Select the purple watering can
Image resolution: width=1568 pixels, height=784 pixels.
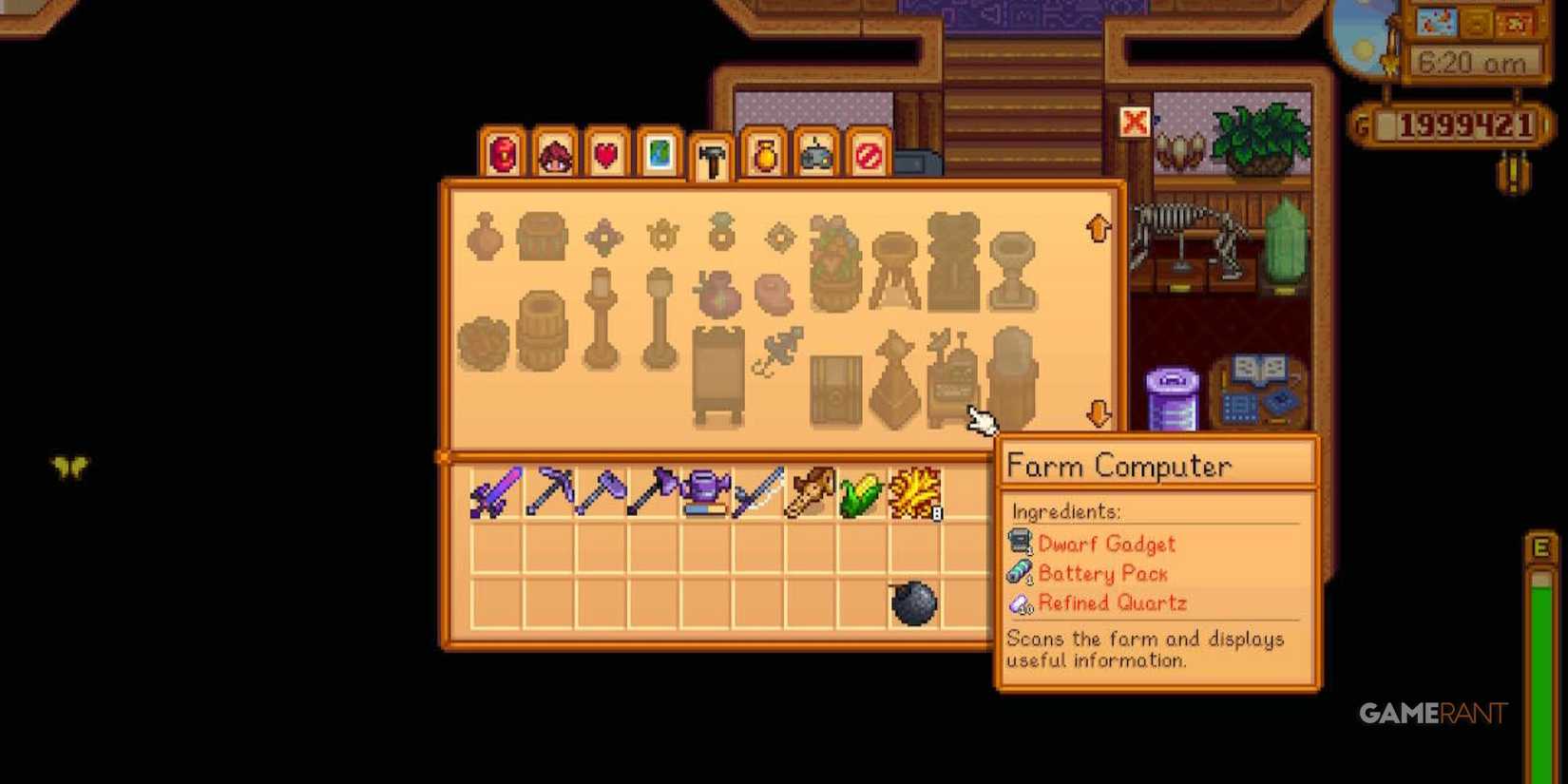[x=703, y=490]
